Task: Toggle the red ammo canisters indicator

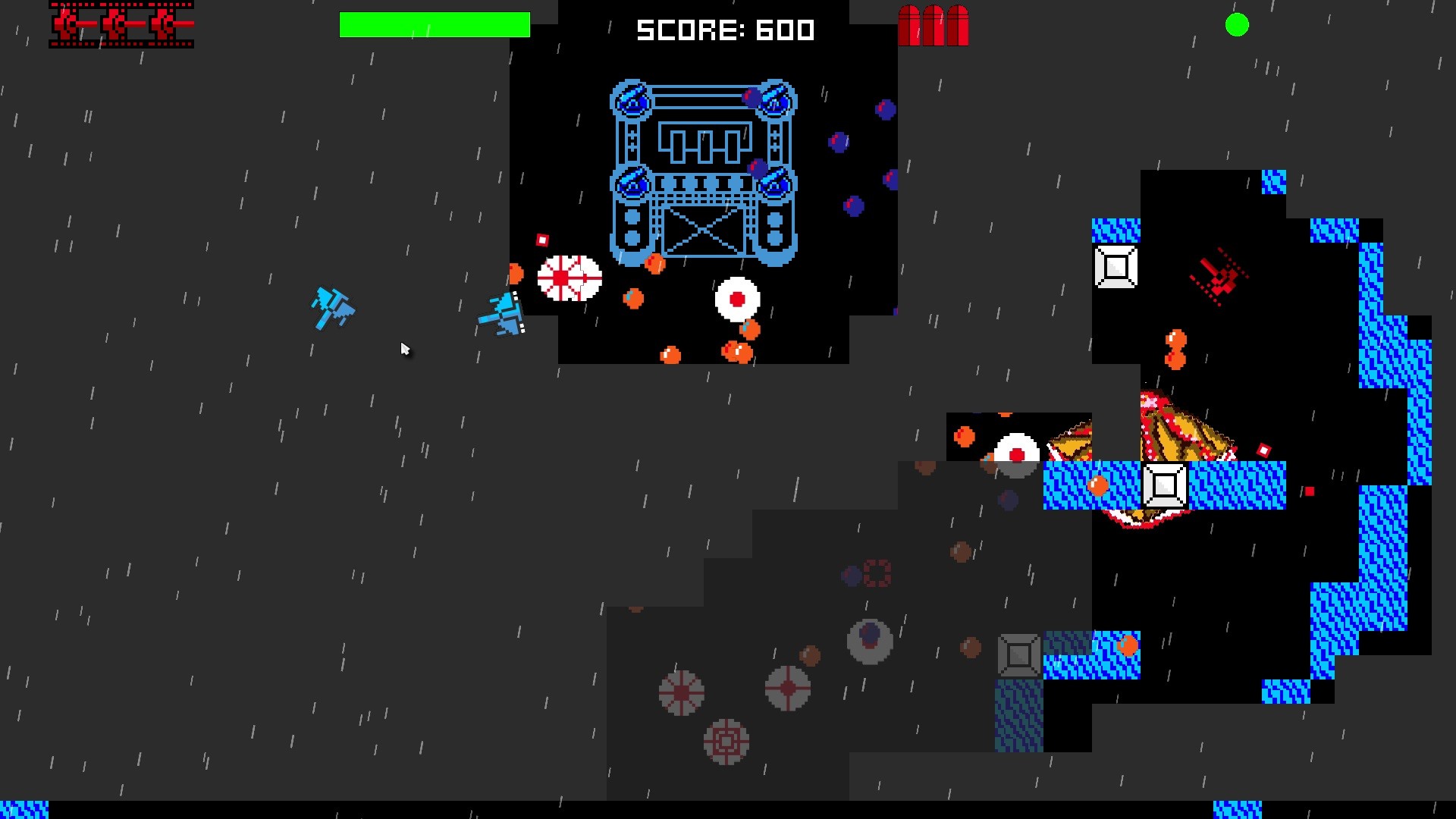Action: [934, 27]
